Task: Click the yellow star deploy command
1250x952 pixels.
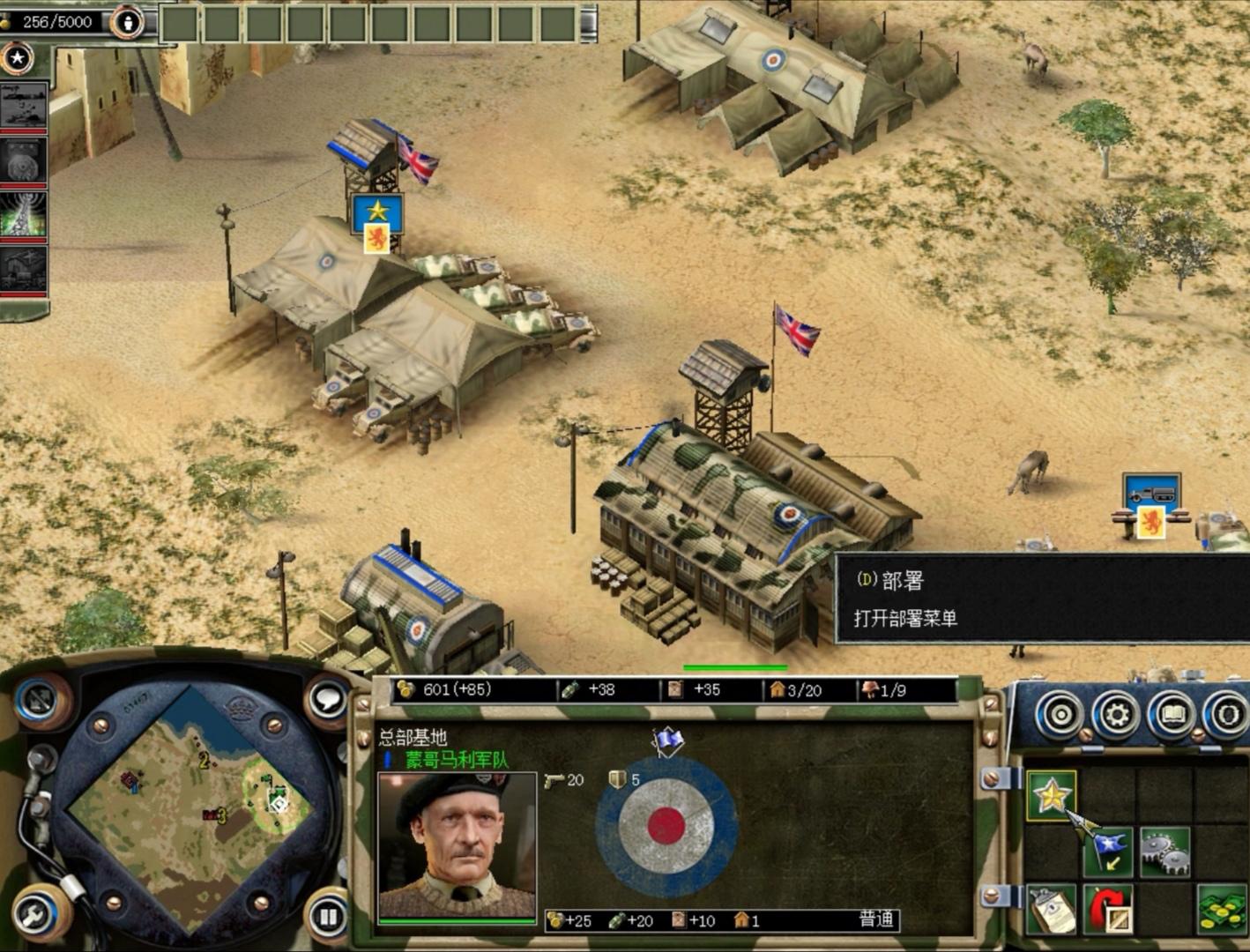Action: tap(1051, 795)
